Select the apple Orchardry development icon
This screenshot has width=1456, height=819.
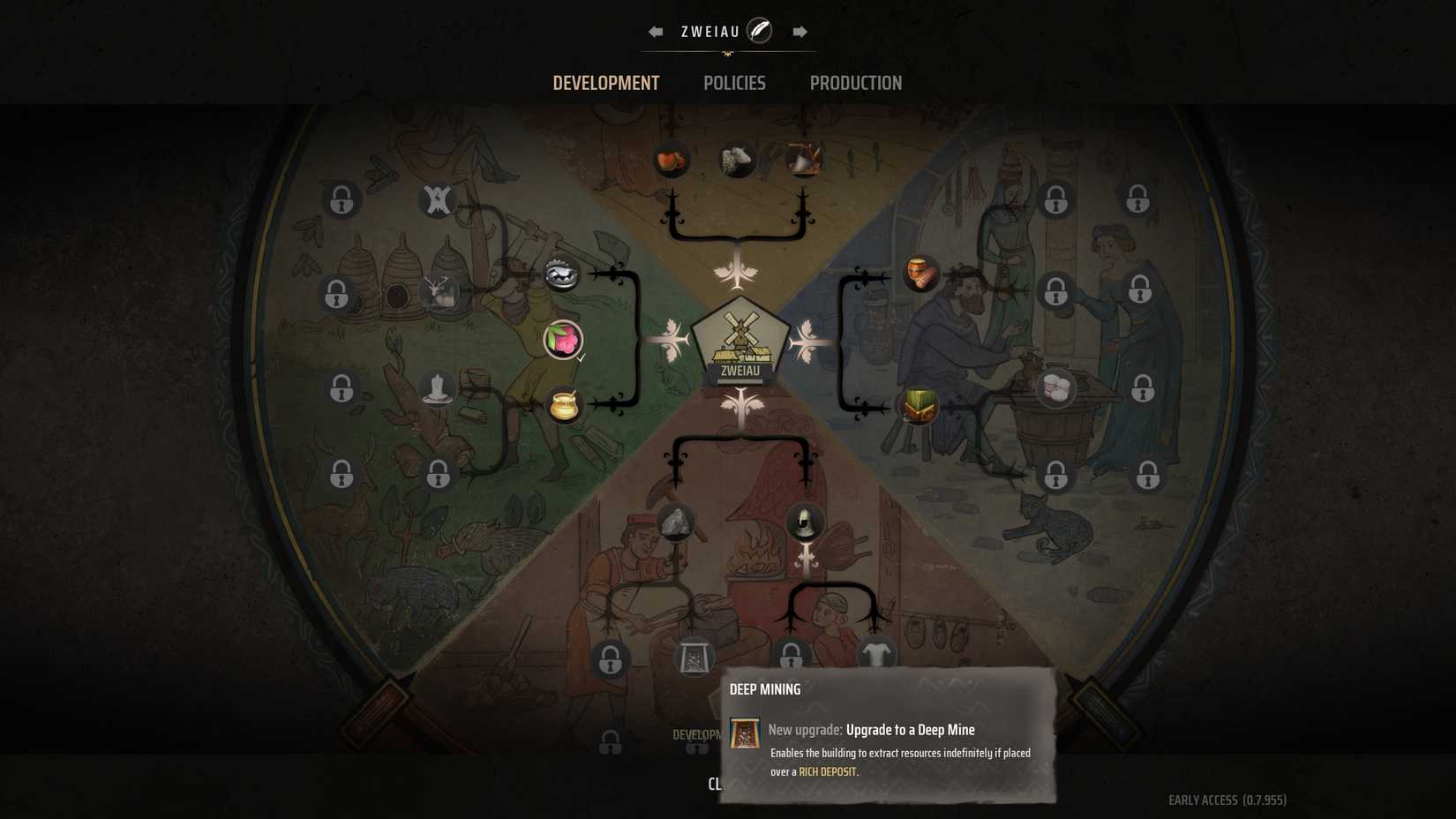pos(672,161)
